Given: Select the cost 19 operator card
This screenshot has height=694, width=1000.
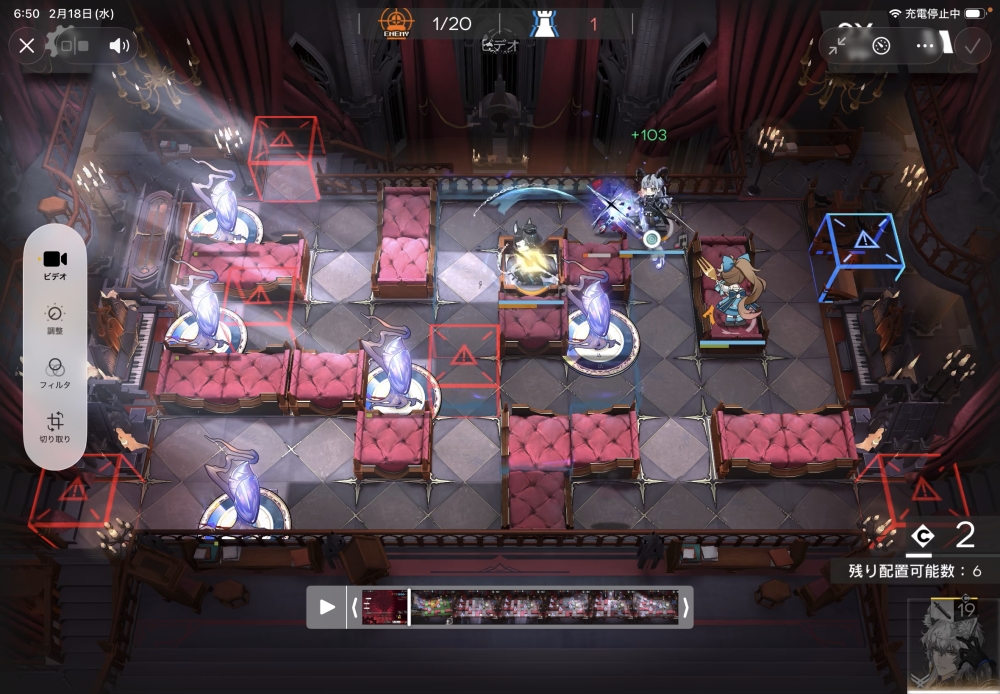Looking at the screenshot, I should pos(953,645).
